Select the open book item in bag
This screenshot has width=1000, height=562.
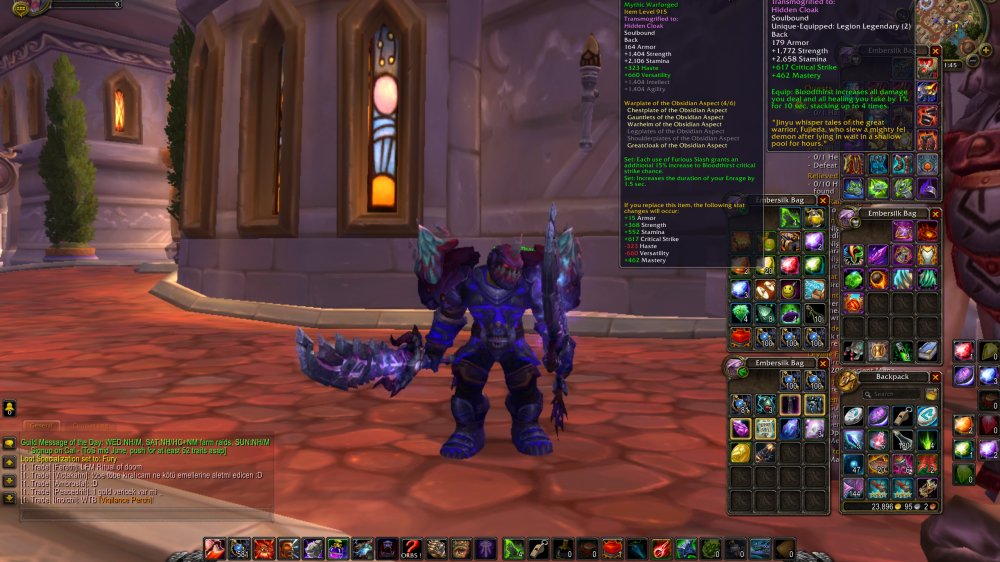pos(927,350)
